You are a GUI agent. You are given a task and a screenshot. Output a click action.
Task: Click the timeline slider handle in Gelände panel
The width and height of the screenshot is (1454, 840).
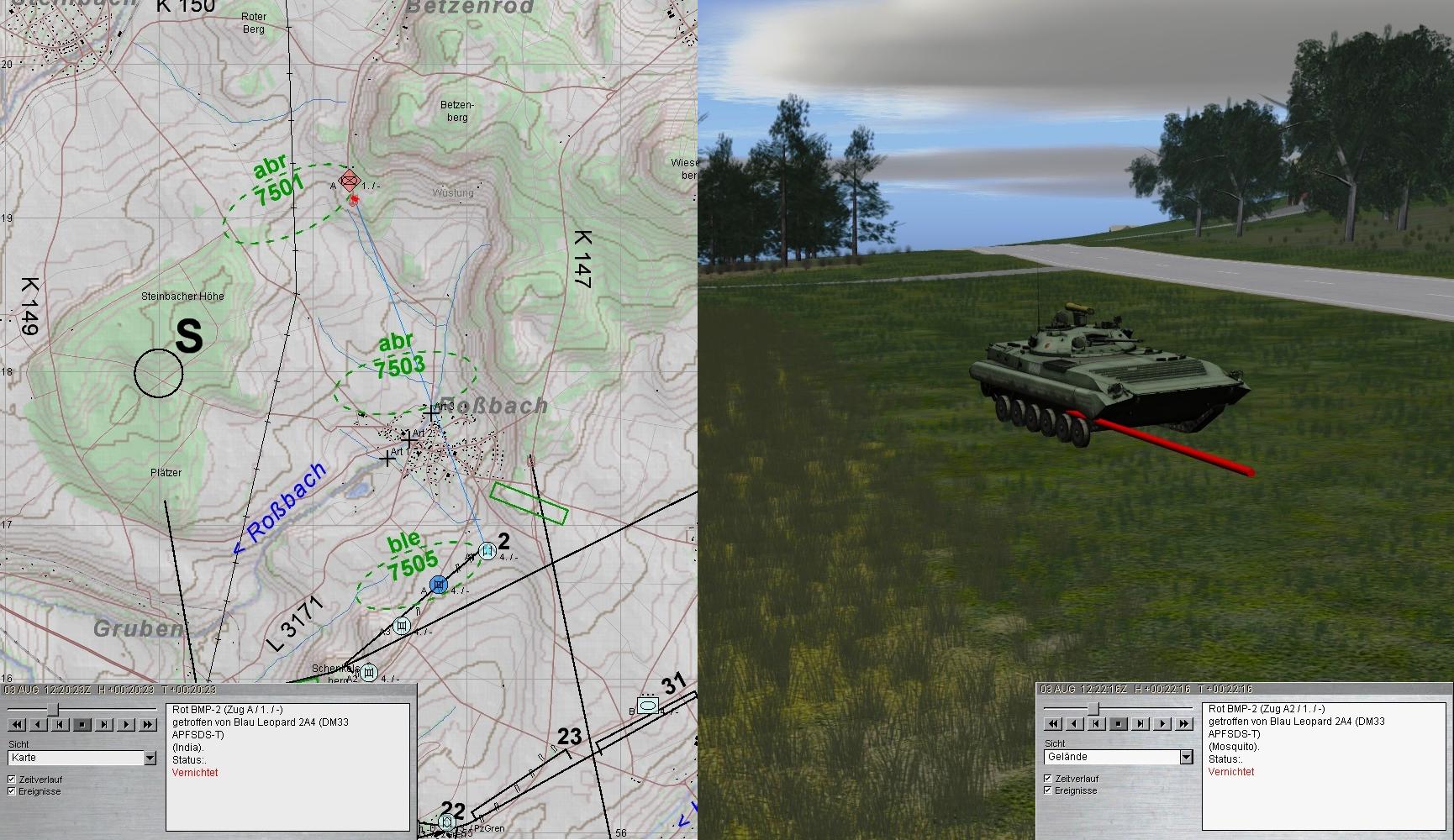point(1093,710)
